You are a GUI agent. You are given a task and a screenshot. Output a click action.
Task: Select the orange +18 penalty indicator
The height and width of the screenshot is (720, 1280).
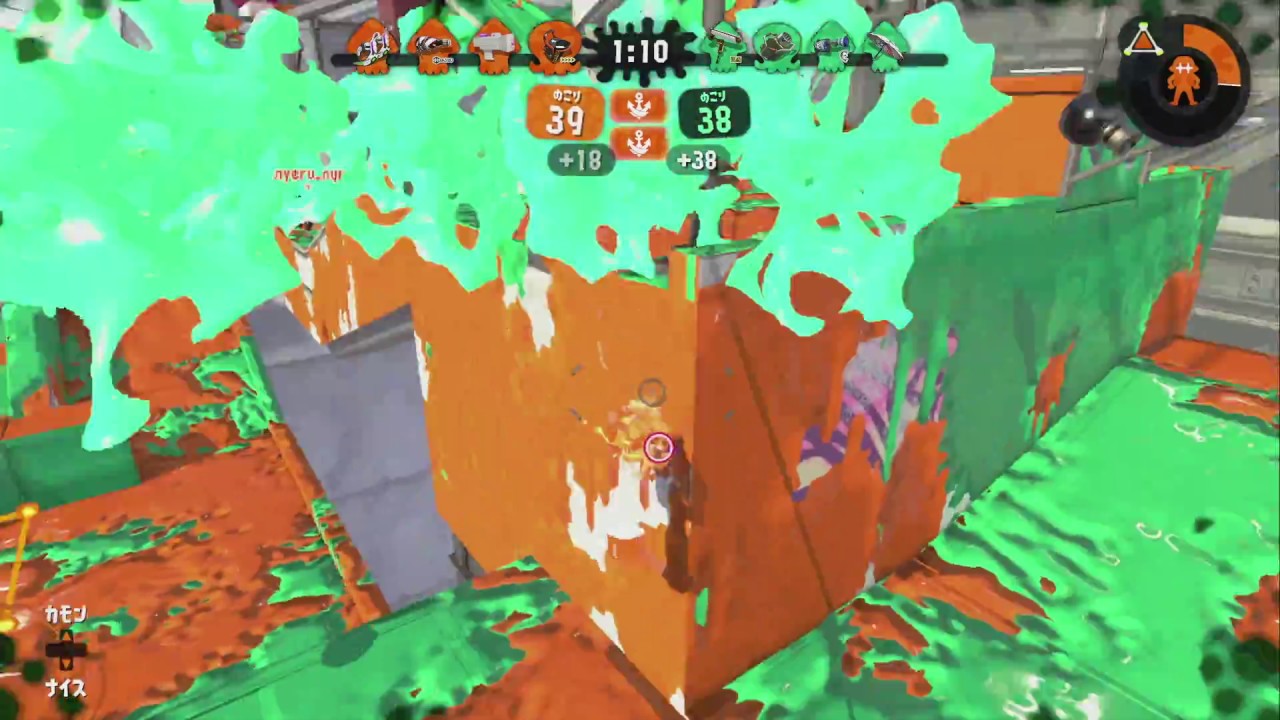click(x=580, y=161)
